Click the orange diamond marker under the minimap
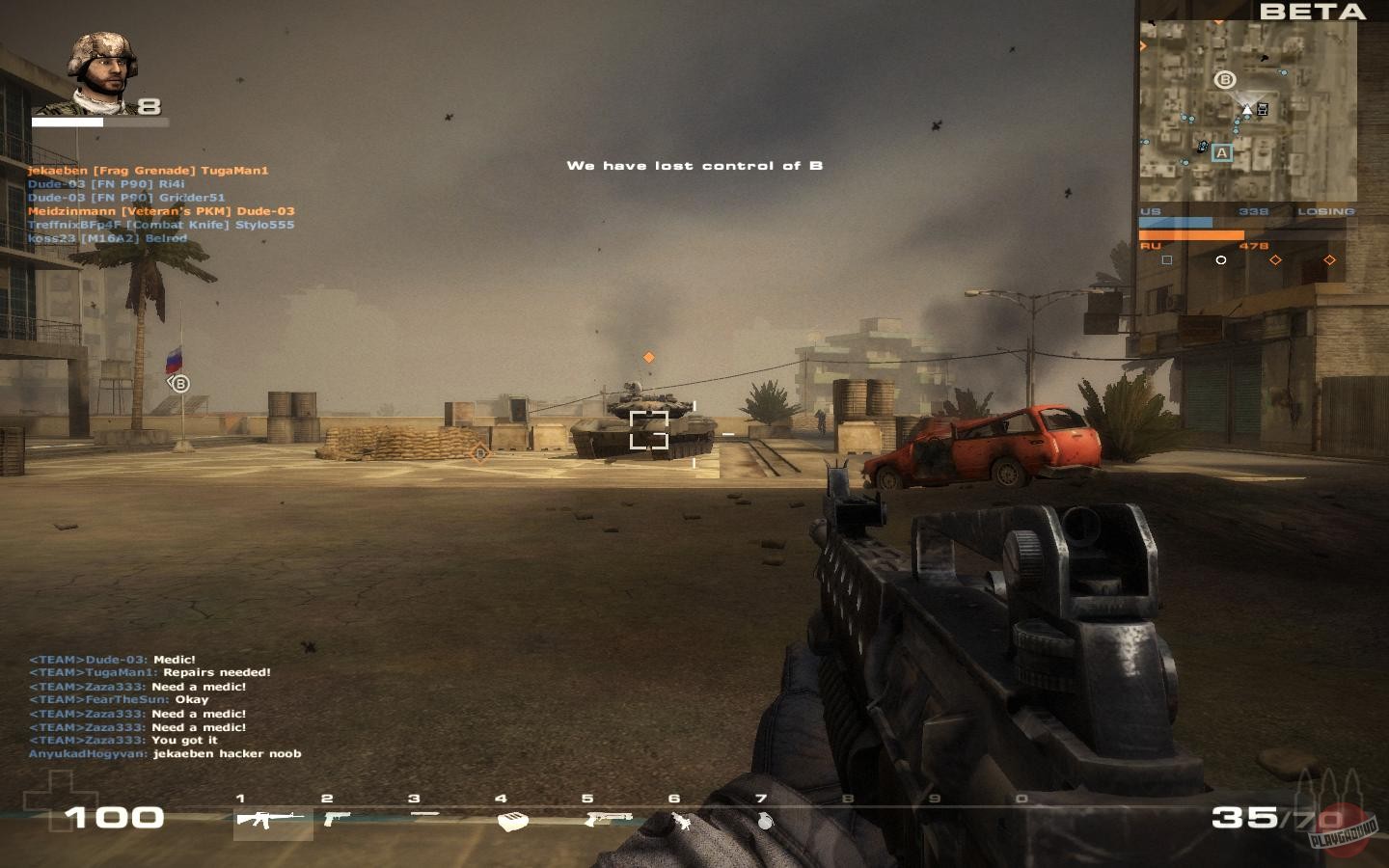 pyautogui.click(x=1276, y=260)
